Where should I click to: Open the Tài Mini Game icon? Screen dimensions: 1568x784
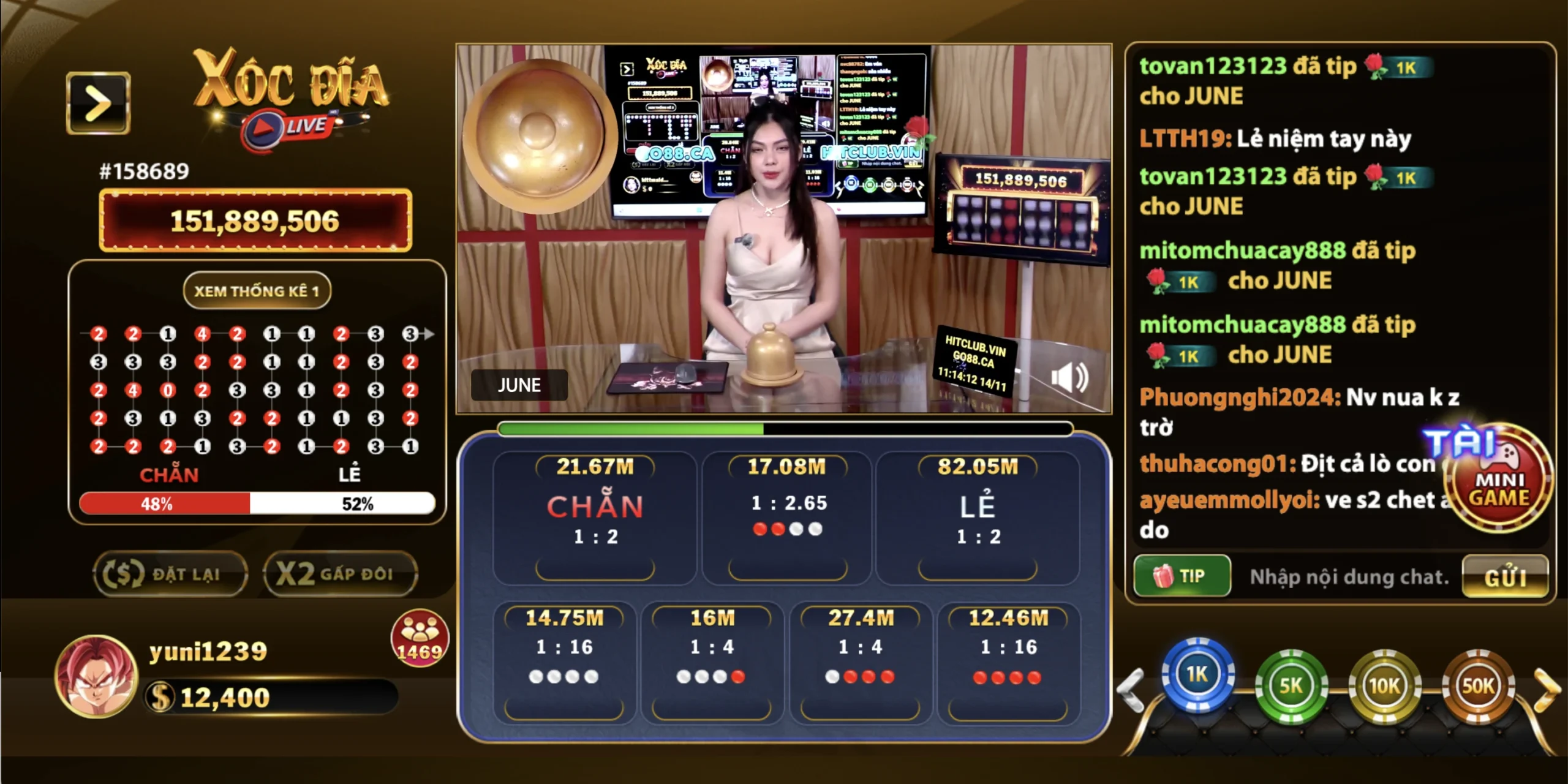tap(1498, 478)
